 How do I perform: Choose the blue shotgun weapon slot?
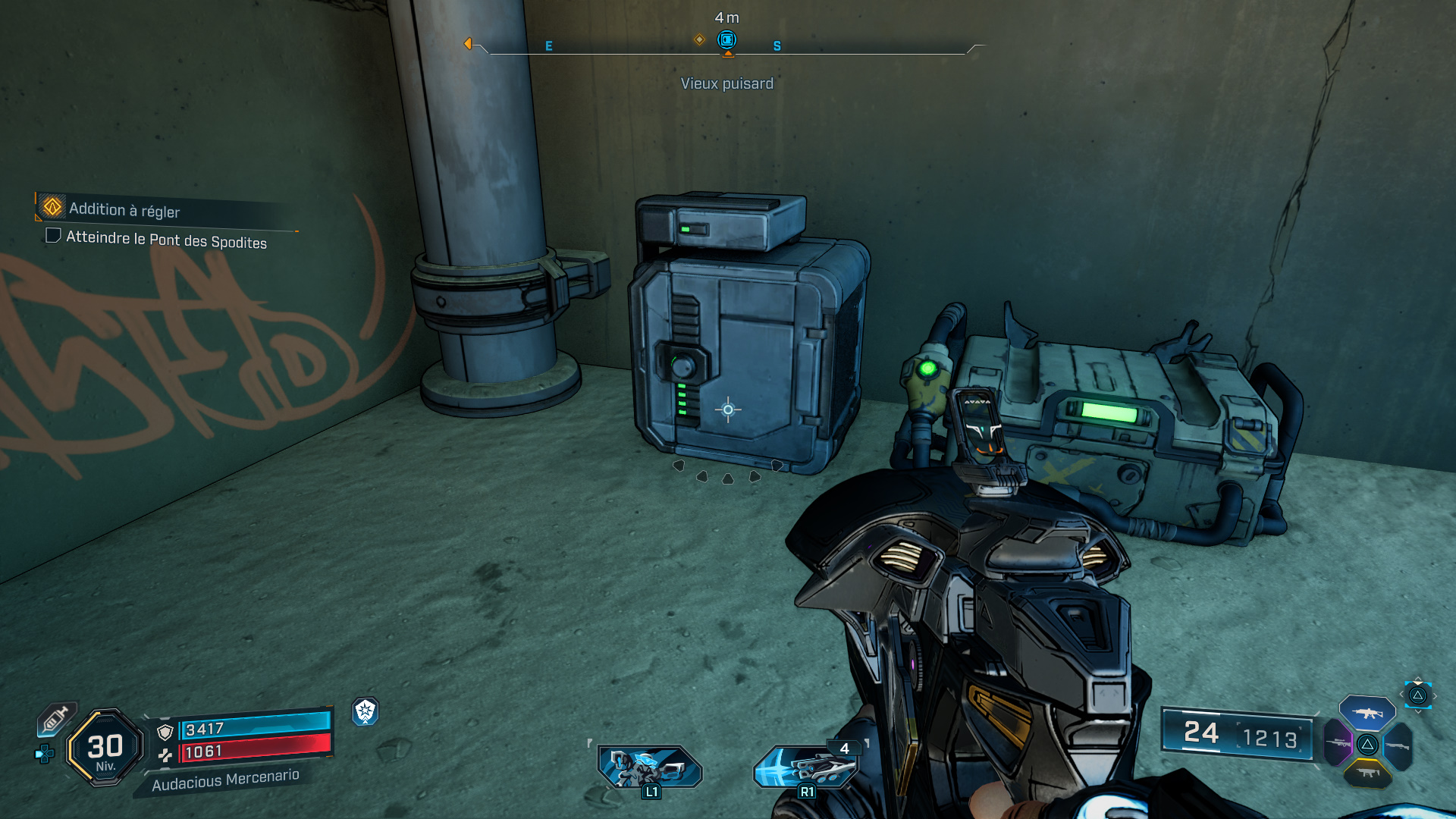click(x=1397, y=746)
